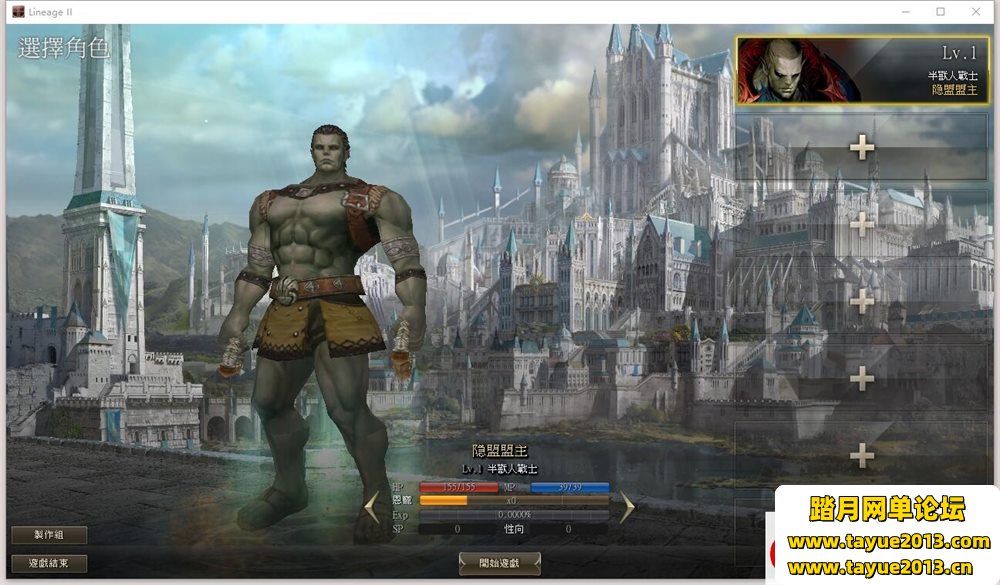Close the Lineage II window
The height and width of the screenshot is (585, 1000).
tap(975, 11)
